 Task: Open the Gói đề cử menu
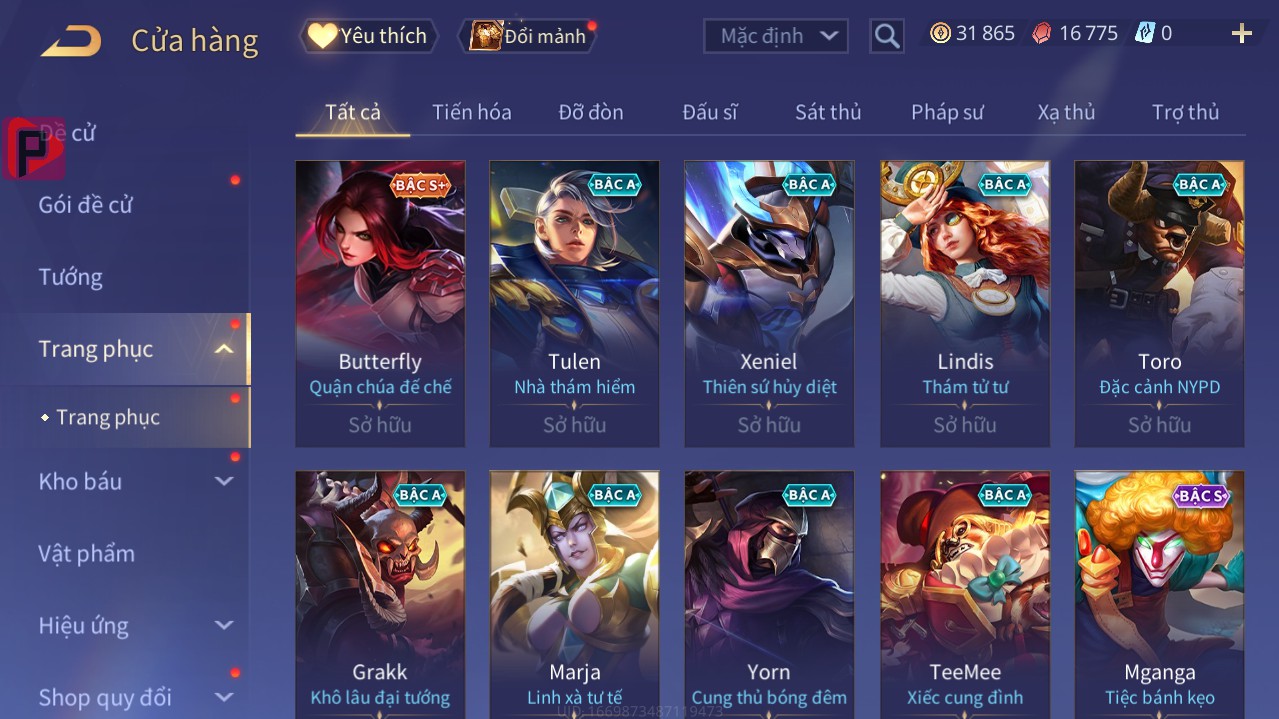[86, 205]
